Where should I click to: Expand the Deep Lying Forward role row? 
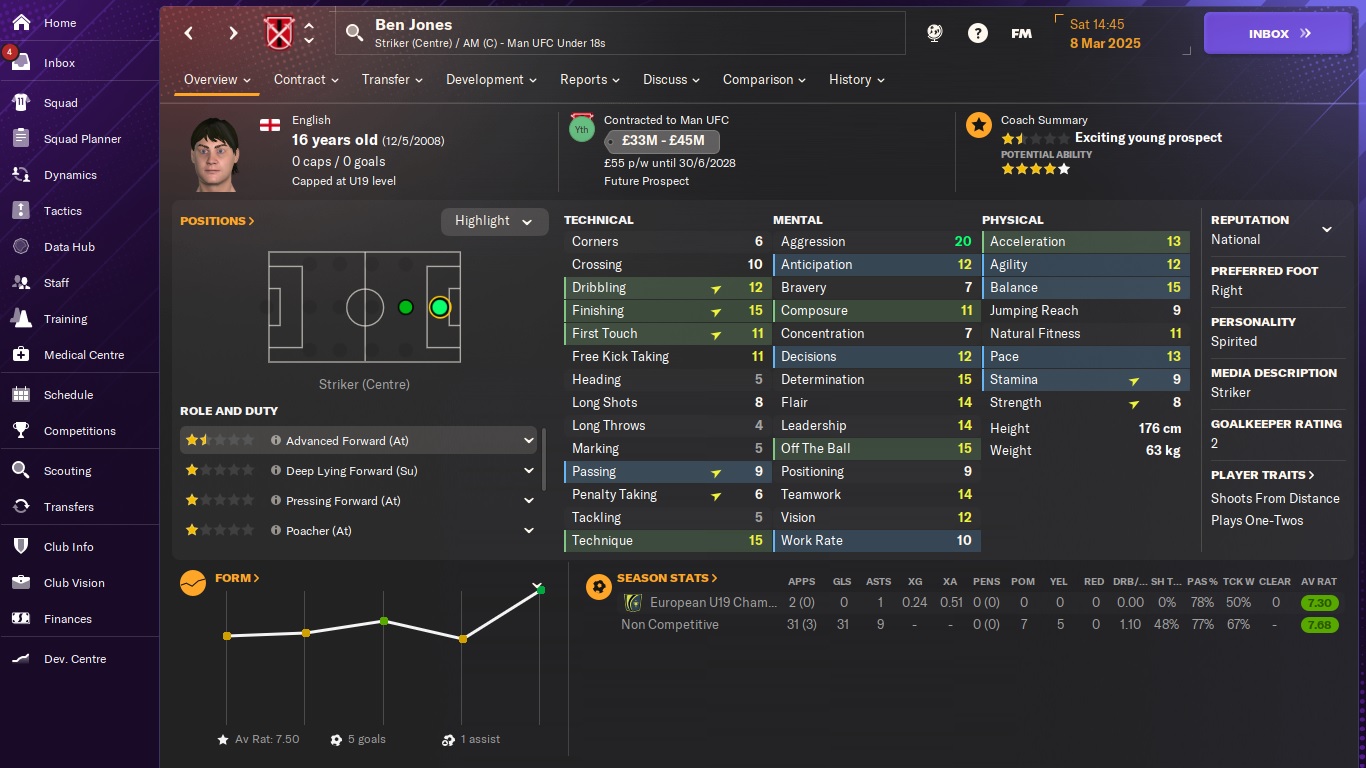pyautogui.click(x=529, y=470)
